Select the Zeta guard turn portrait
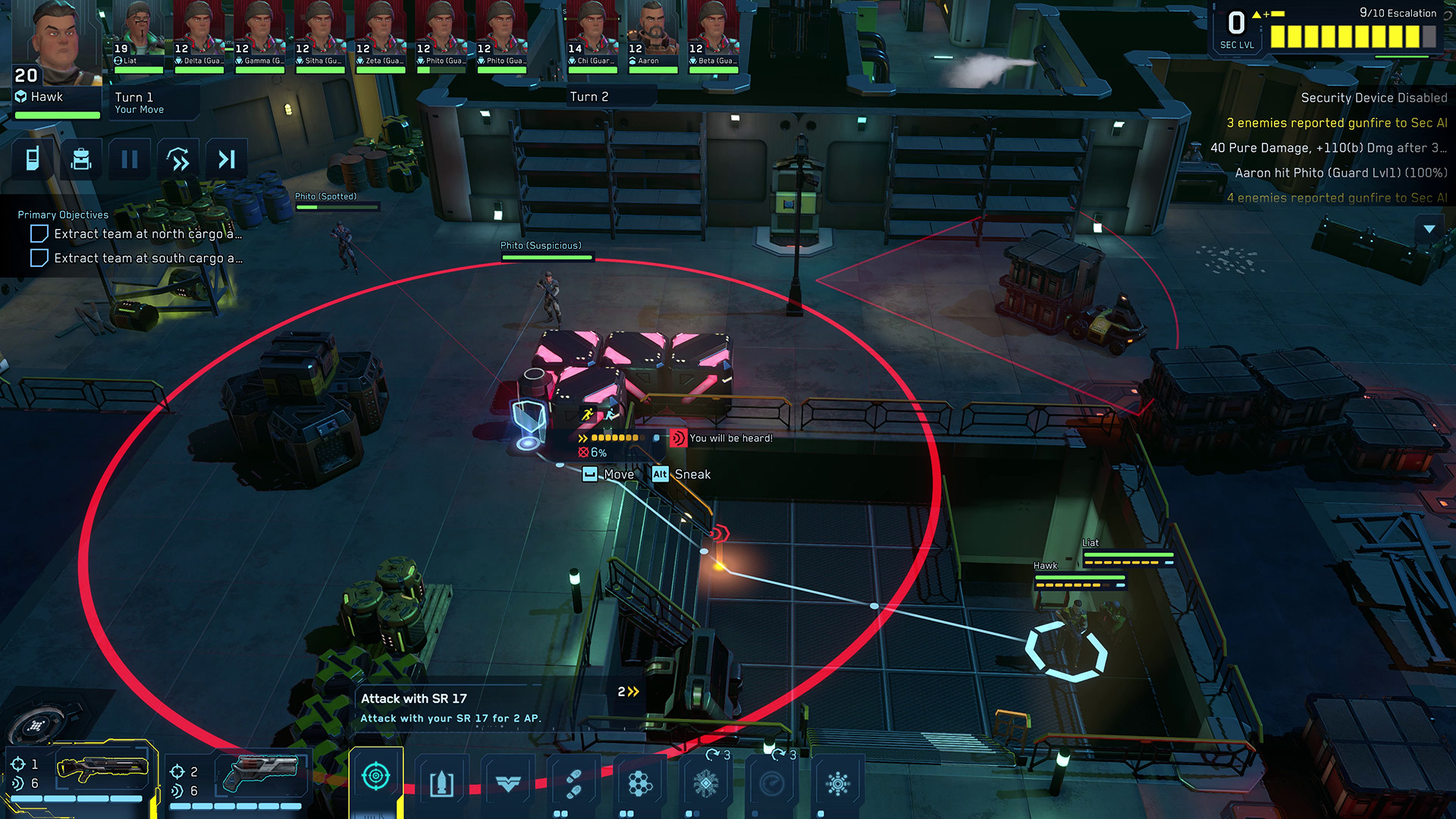This screenshot has width=1456, height=819. 381,34
